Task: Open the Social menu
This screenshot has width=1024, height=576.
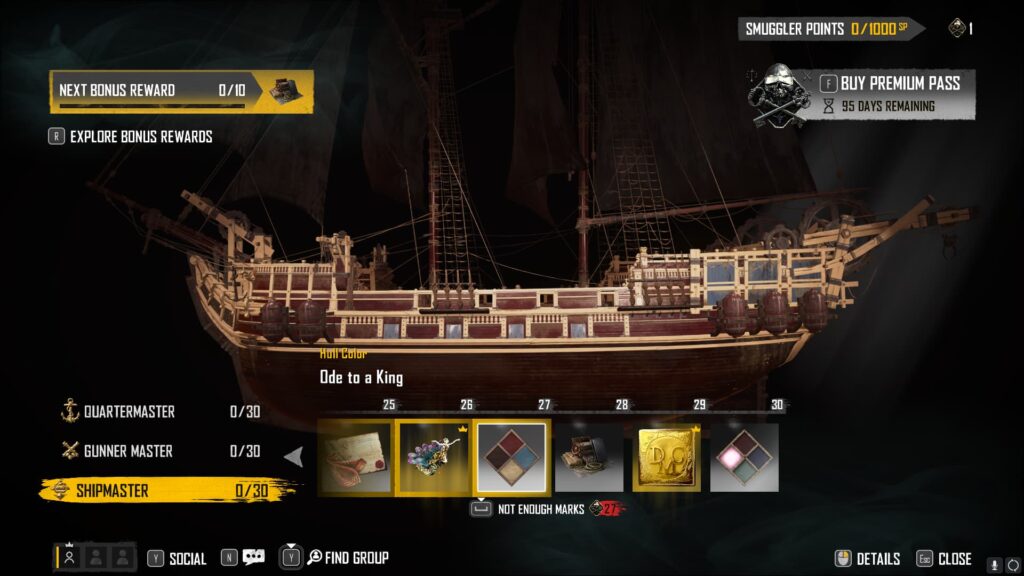Action: [x=177, y=559]
